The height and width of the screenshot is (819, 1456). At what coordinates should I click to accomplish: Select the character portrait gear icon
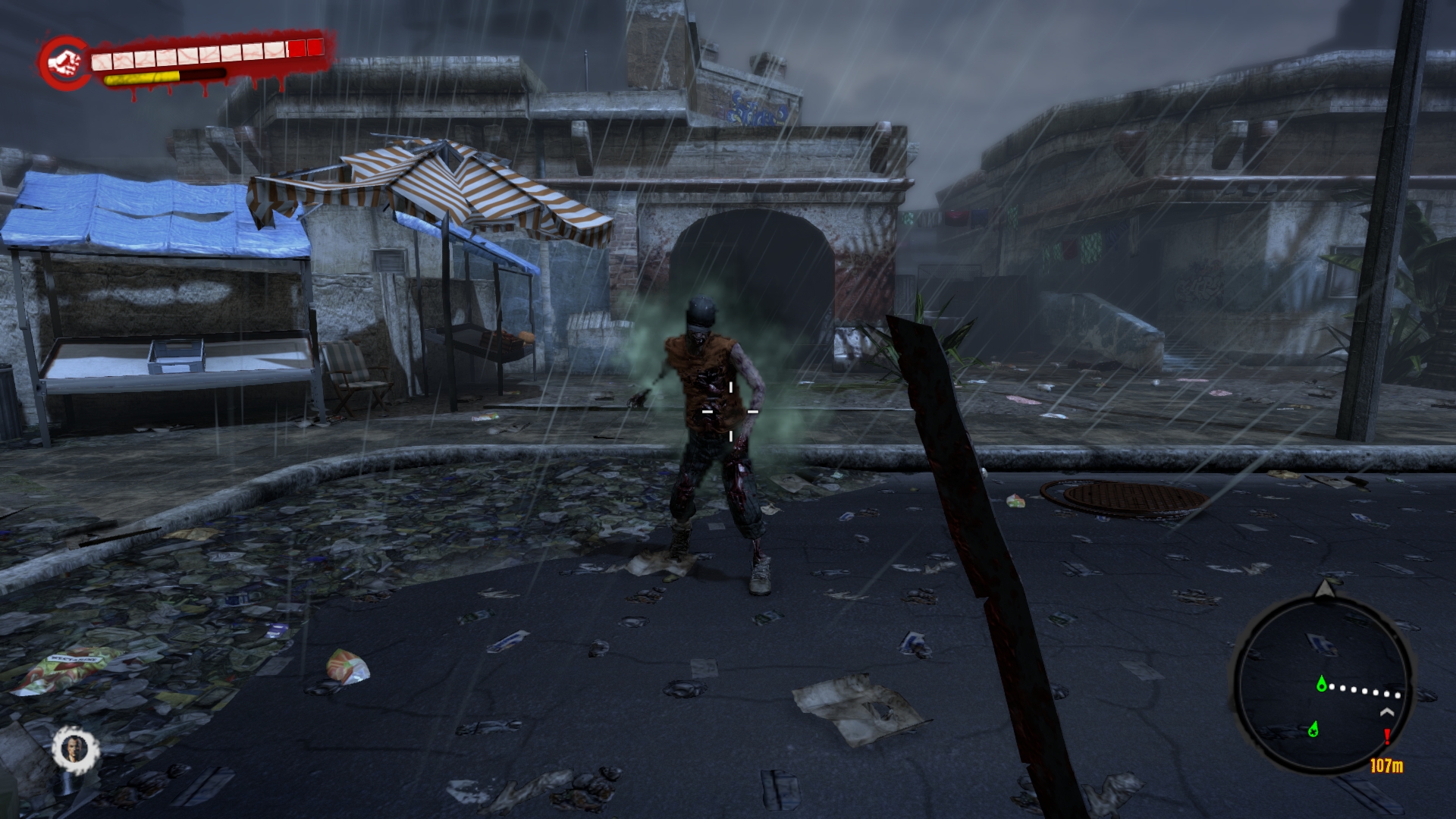point(76,749)
